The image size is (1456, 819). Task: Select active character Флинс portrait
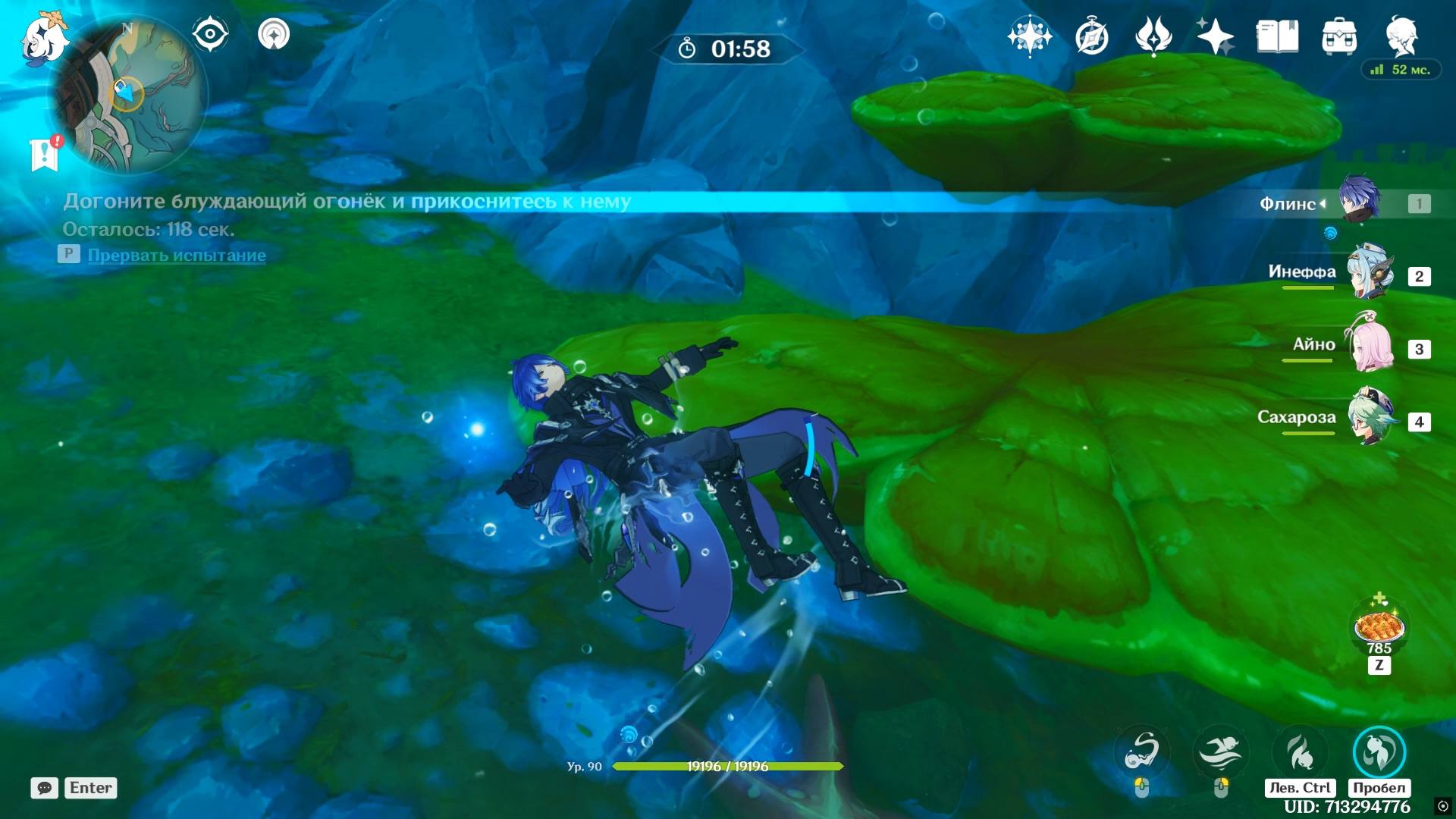pos(1359,200)
